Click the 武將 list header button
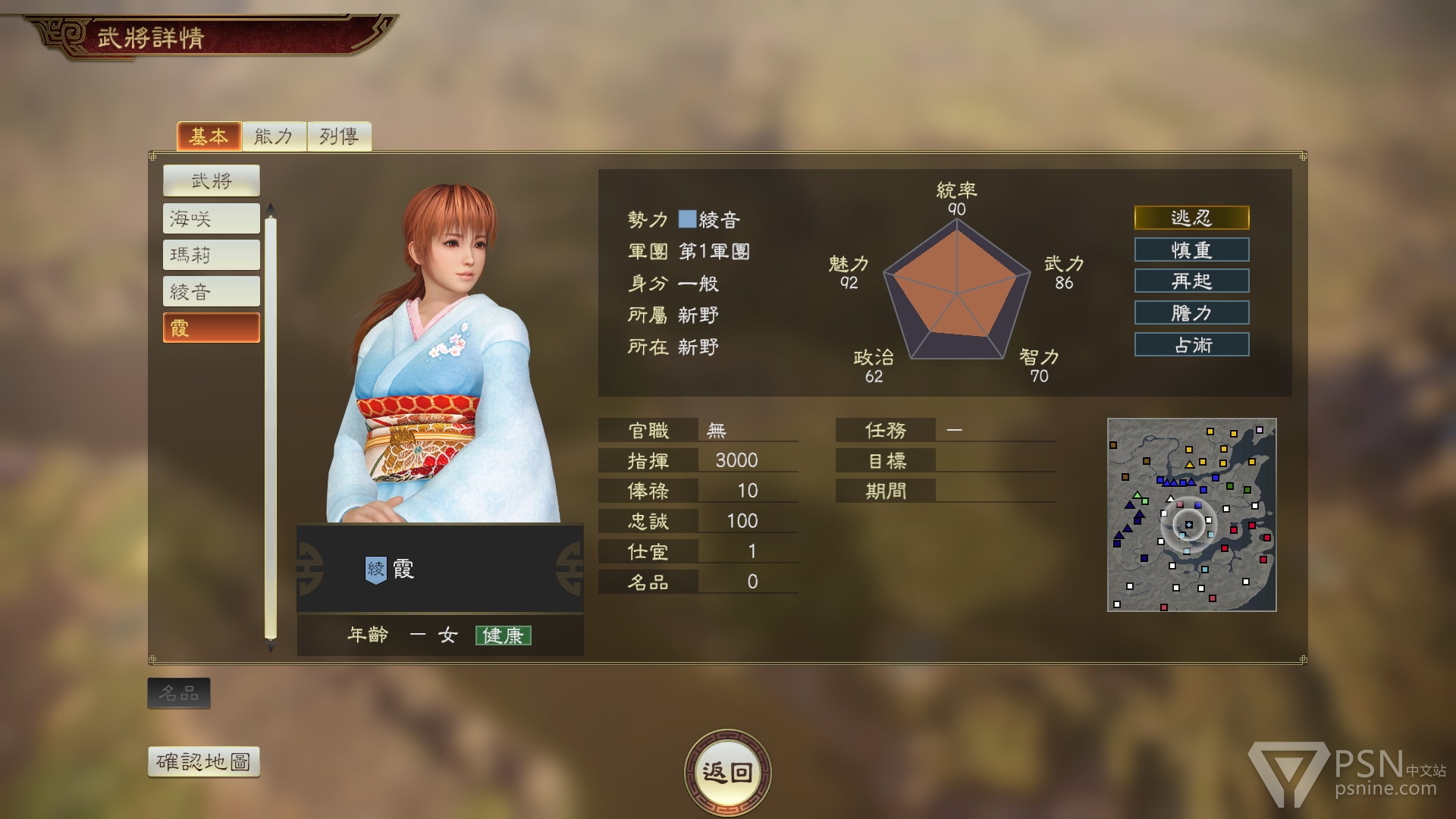 click(211, 180)
